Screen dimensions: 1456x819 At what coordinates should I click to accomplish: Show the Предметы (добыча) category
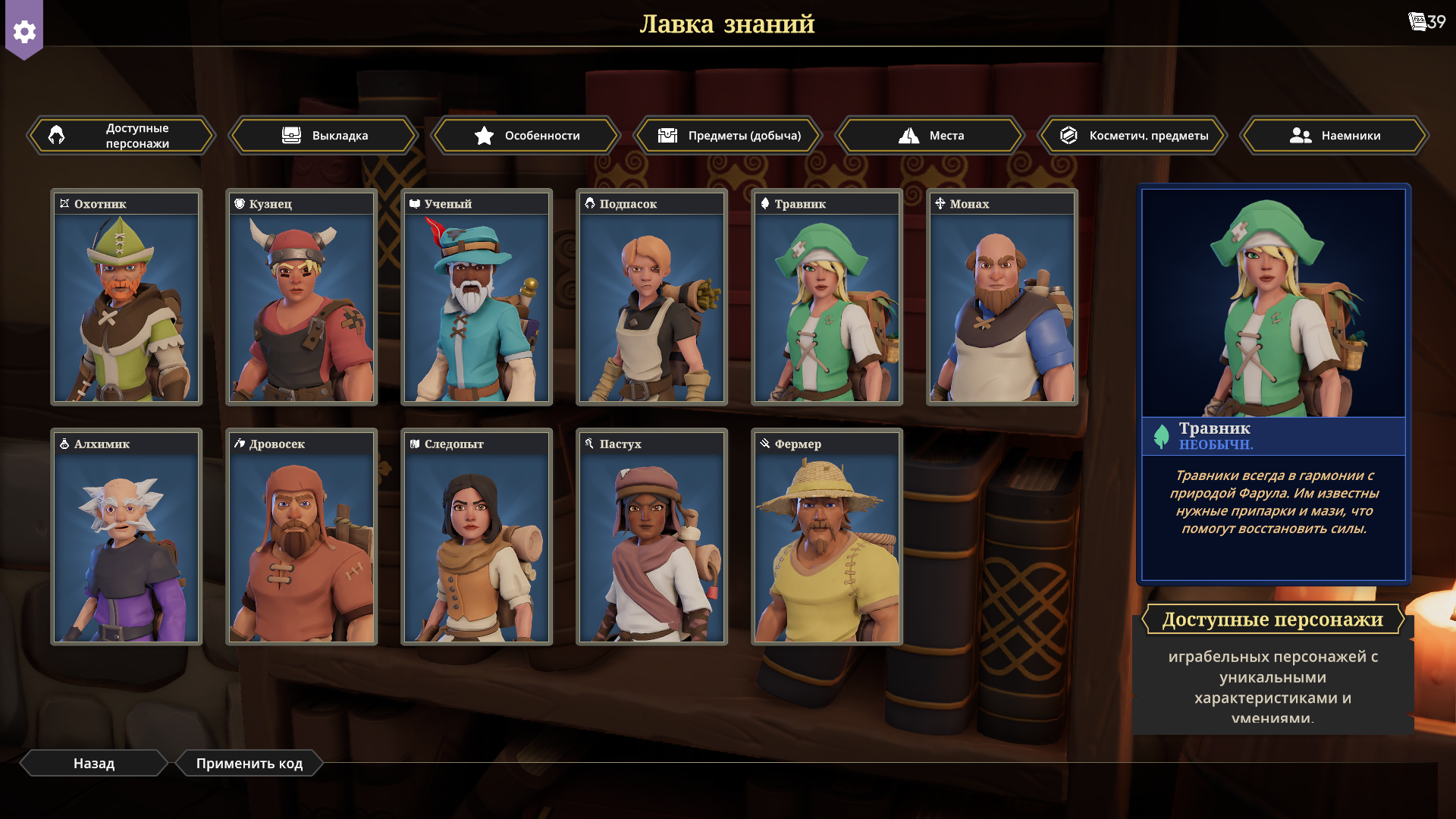[x=729, y=136]
